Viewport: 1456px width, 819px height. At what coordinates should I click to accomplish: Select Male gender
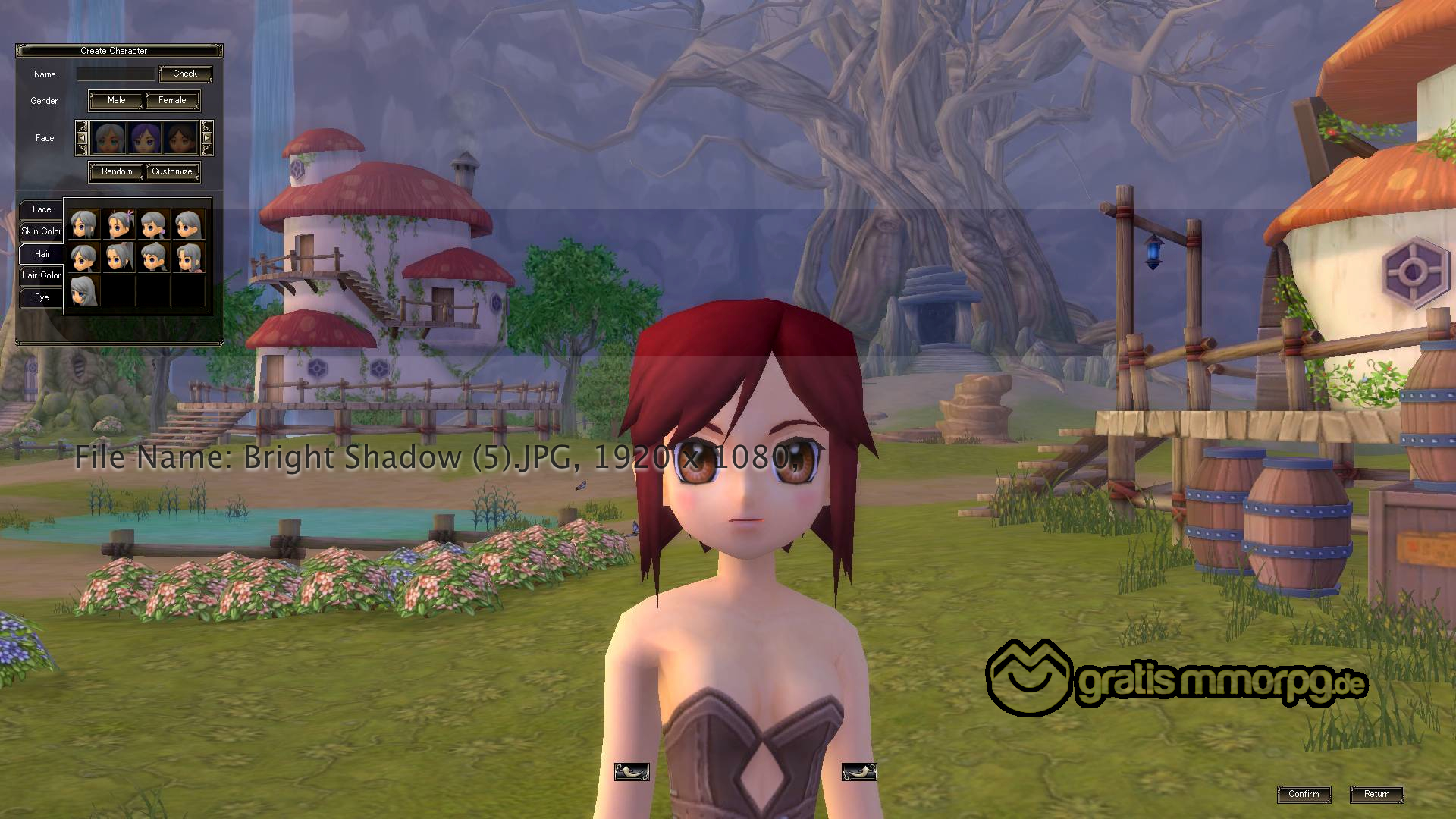tap(116, 100)
